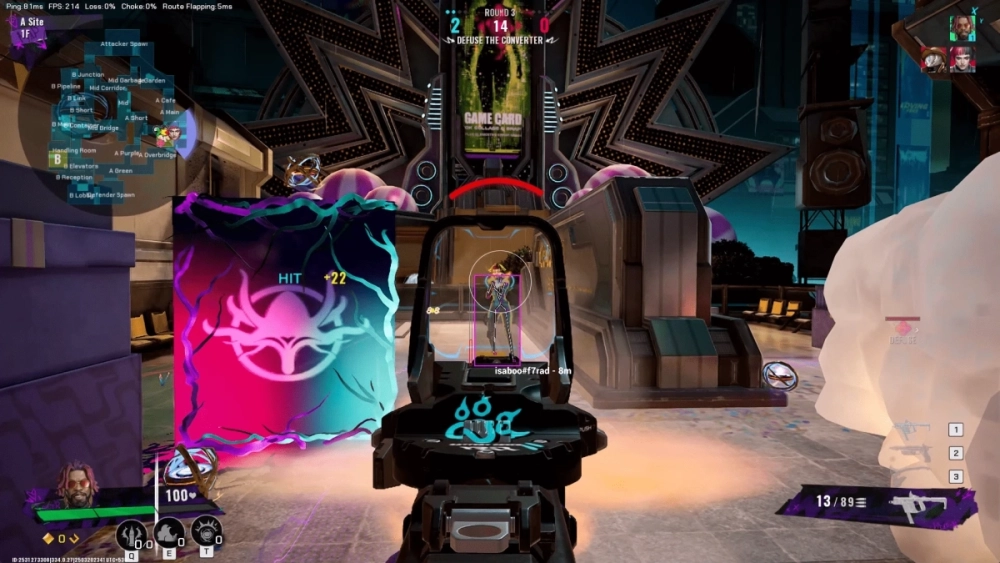1000x563 pixels.
Task: Select the red-haired enemy portrait
Action: tap(962, 59)
